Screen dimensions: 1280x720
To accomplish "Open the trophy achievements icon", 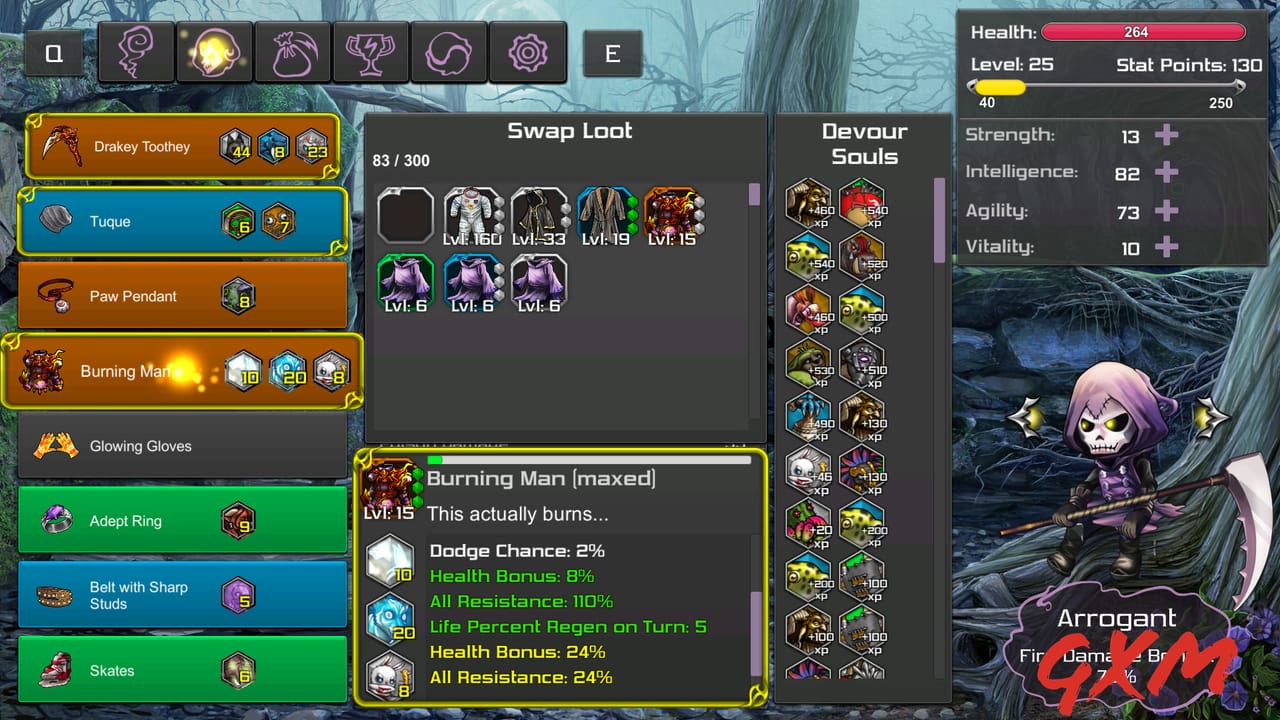I will [371, 51].
